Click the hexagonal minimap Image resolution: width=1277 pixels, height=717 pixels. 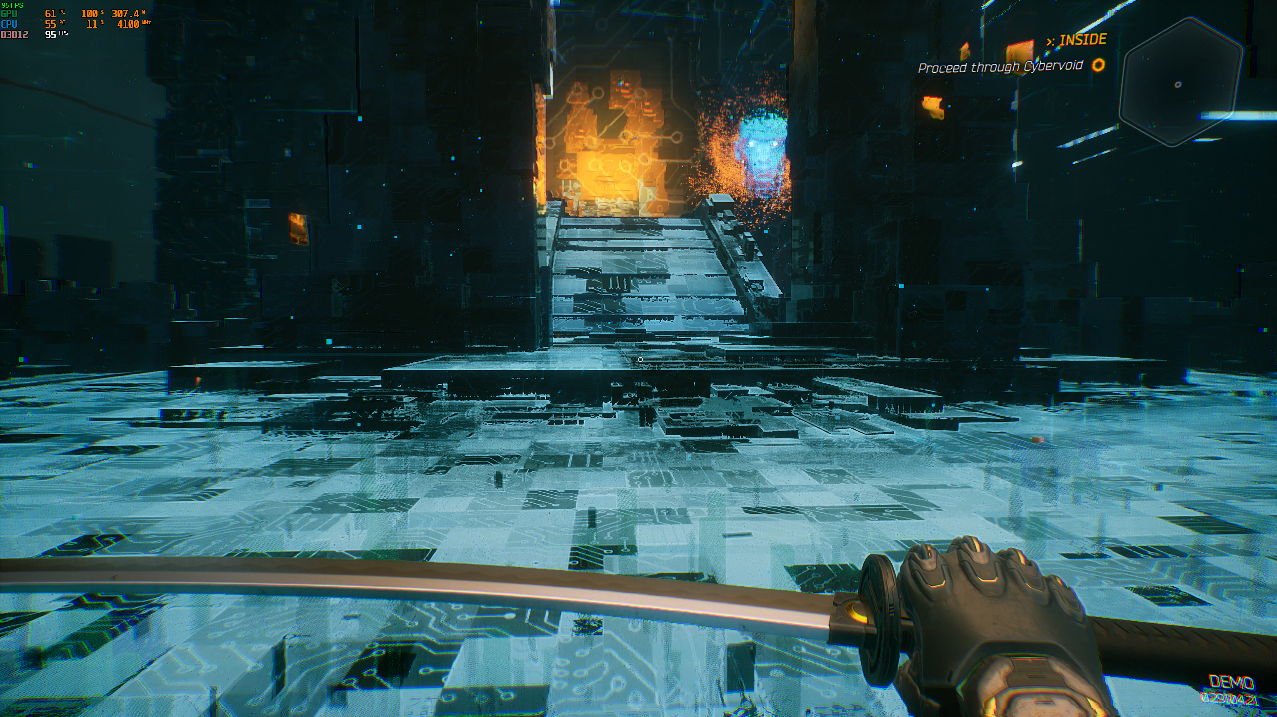1180,83
